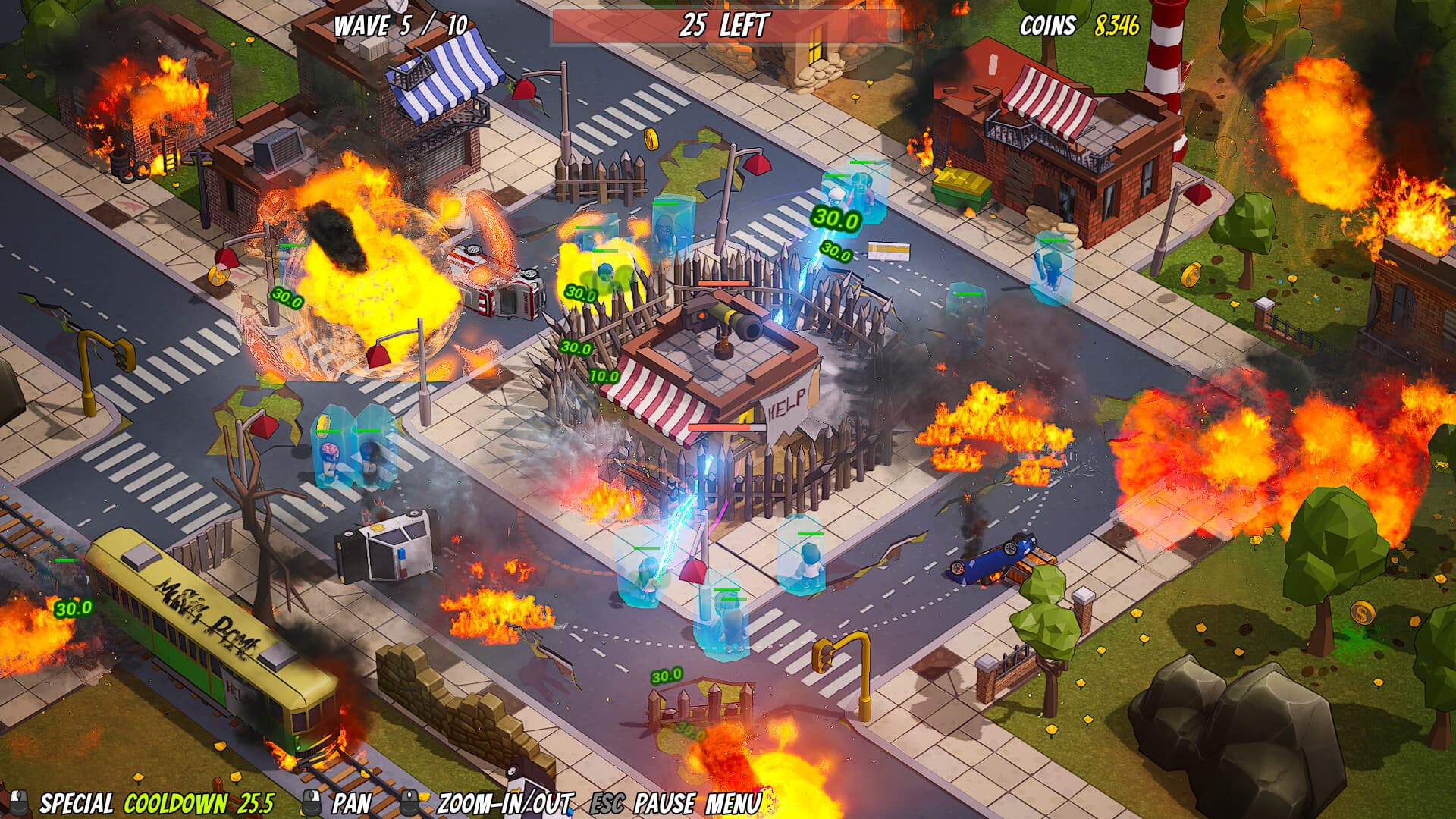Open the pause menu via ESC PAUSE MENU label
This screenshot has height=819, width=1456.
coord(679,799)
